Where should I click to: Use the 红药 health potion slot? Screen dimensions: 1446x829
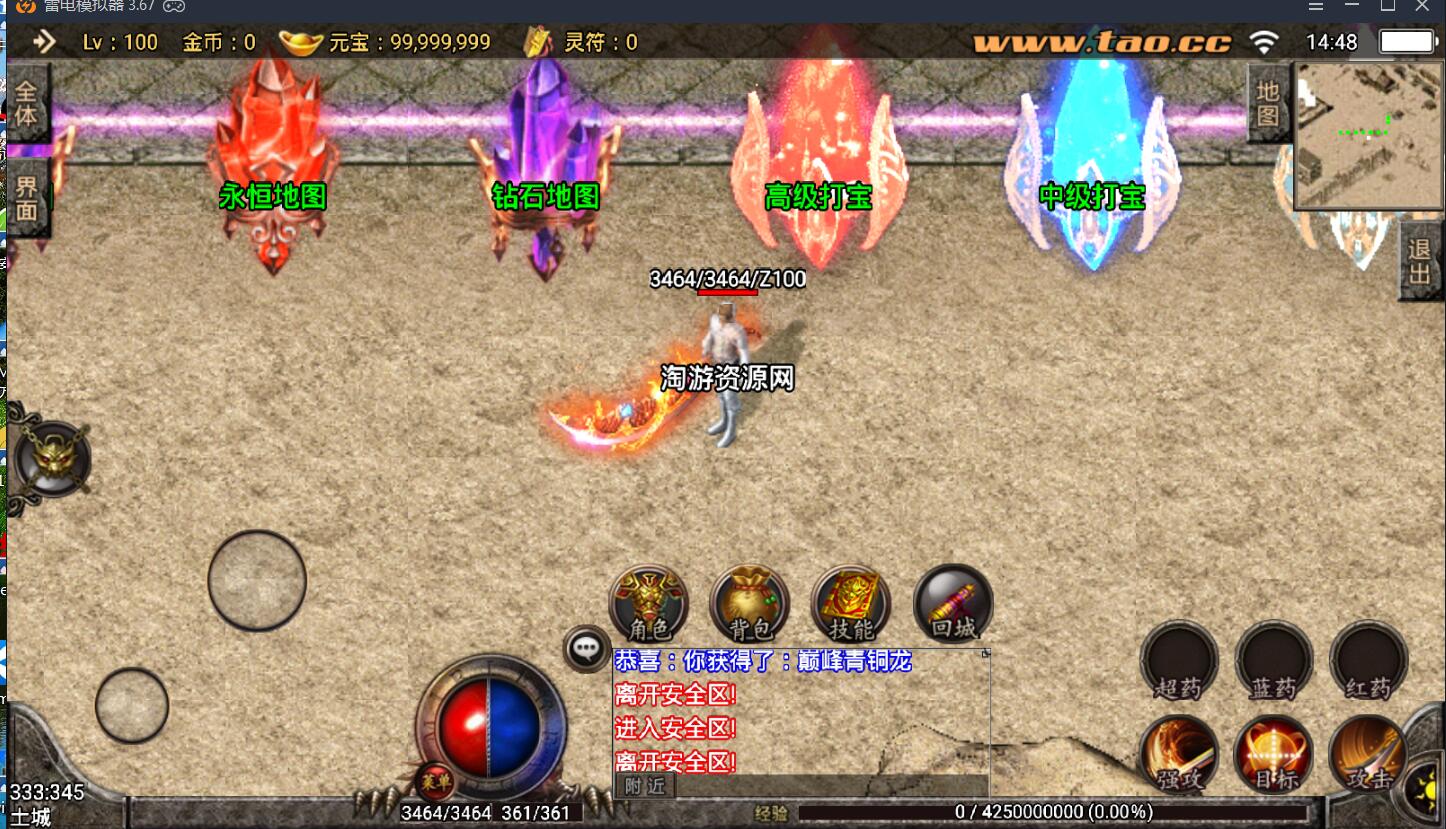1368,660
